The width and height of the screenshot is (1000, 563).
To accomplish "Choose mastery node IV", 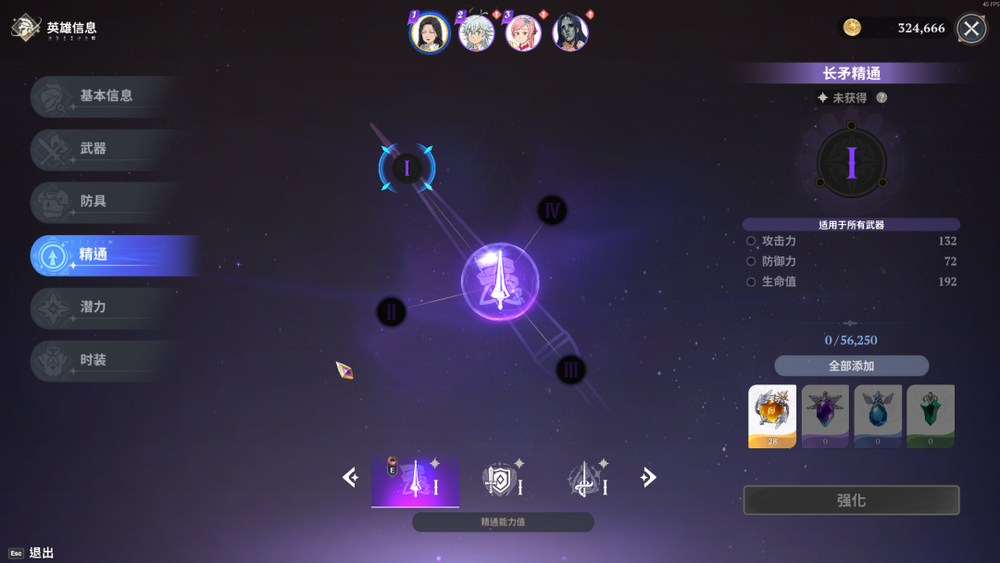I will click(552, 210).
